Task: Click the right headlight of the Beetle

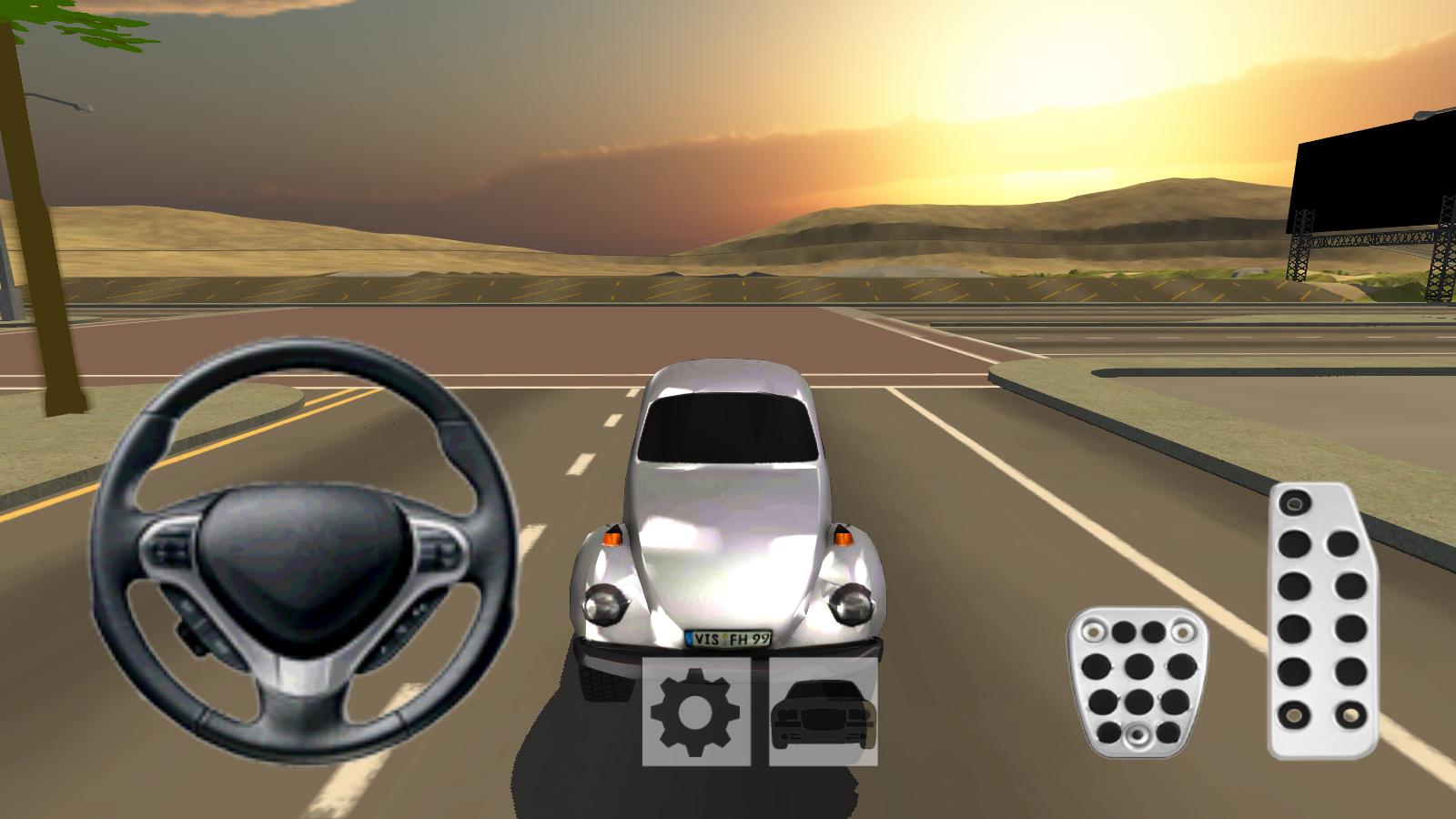Action: [x=851, y=603]
